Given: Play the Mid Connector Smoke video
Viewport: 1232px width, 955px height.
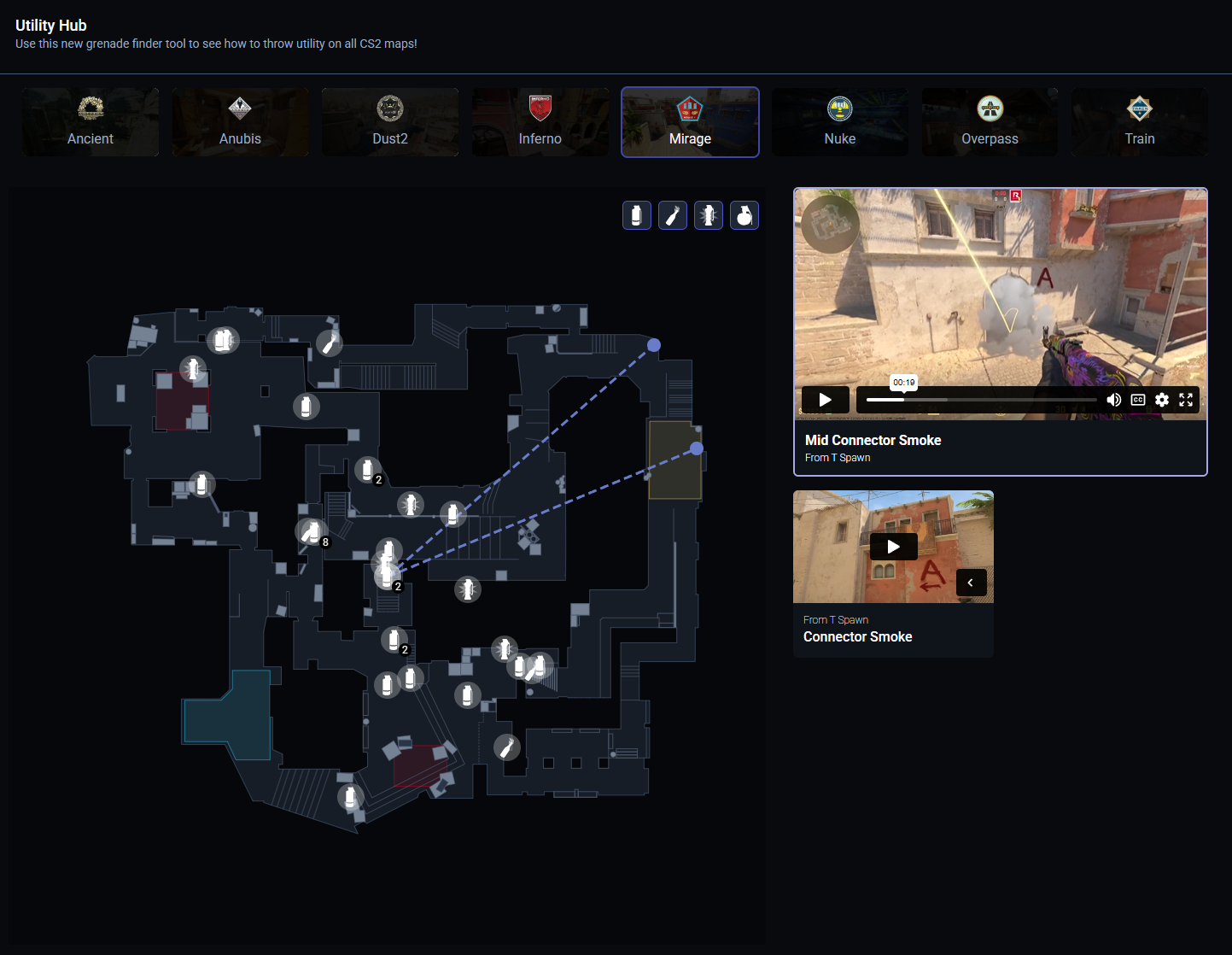Looking at the screenshot, I should pyautogui.click(x=825, y=400).
